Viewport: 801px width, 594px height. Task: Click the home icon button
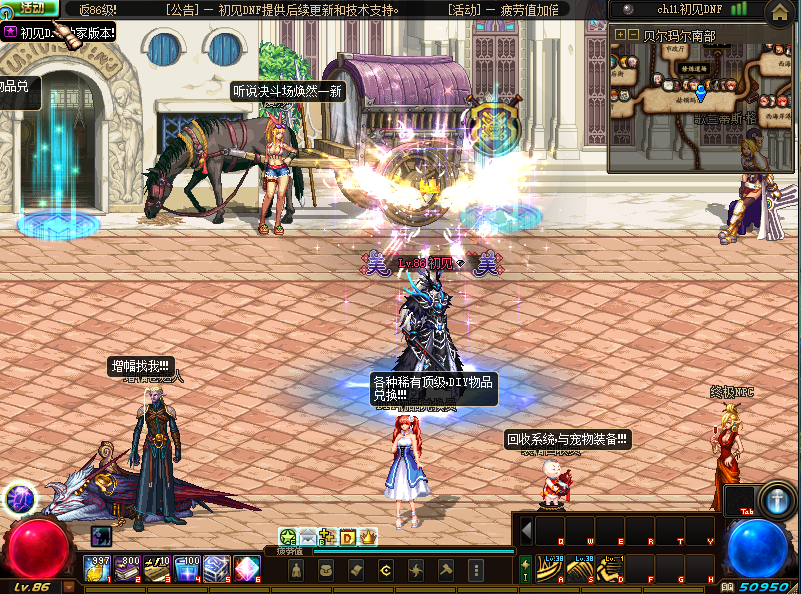pyautogui.click(x=780, y=13)
